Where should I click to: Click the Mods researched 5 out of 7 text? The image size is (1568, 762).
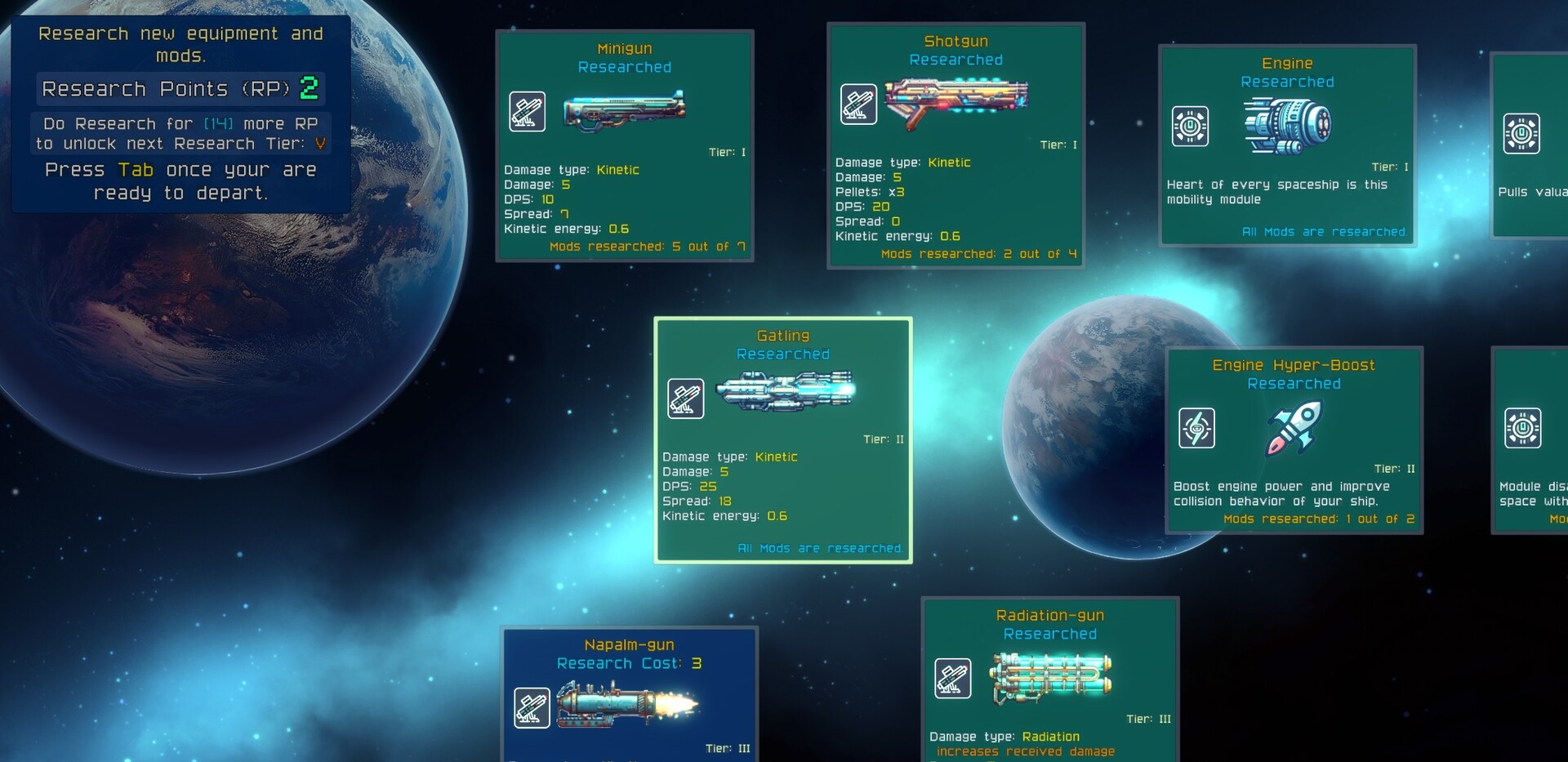tap(647, 246)
